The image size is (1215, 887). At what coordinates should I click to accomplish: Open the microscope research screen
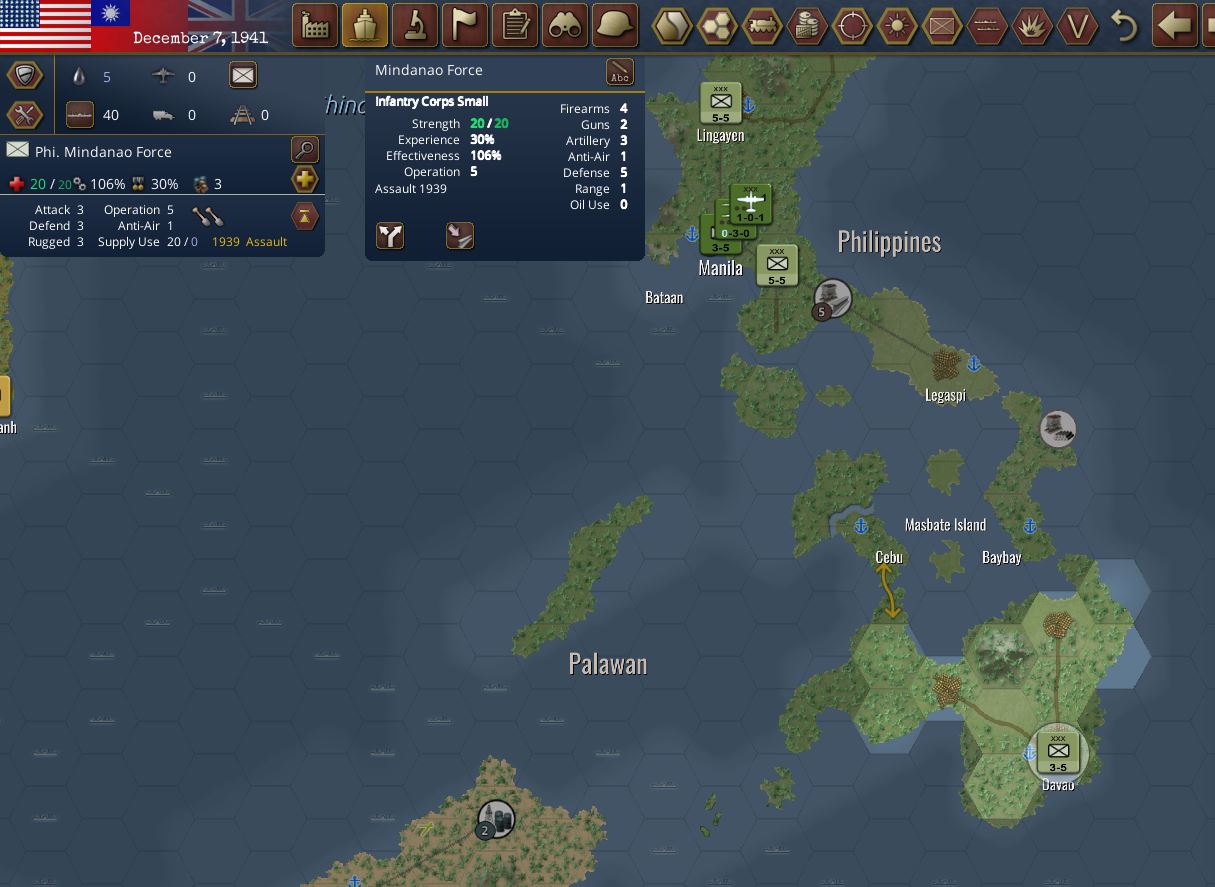pos(415,25)
